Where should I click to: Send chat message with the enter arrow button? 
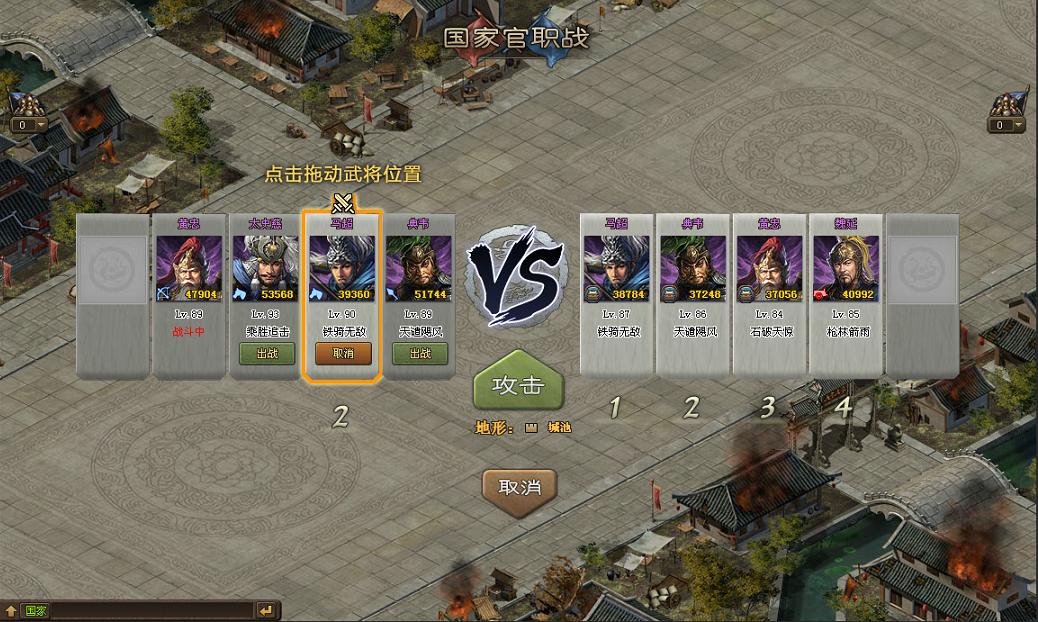point(266,610)
